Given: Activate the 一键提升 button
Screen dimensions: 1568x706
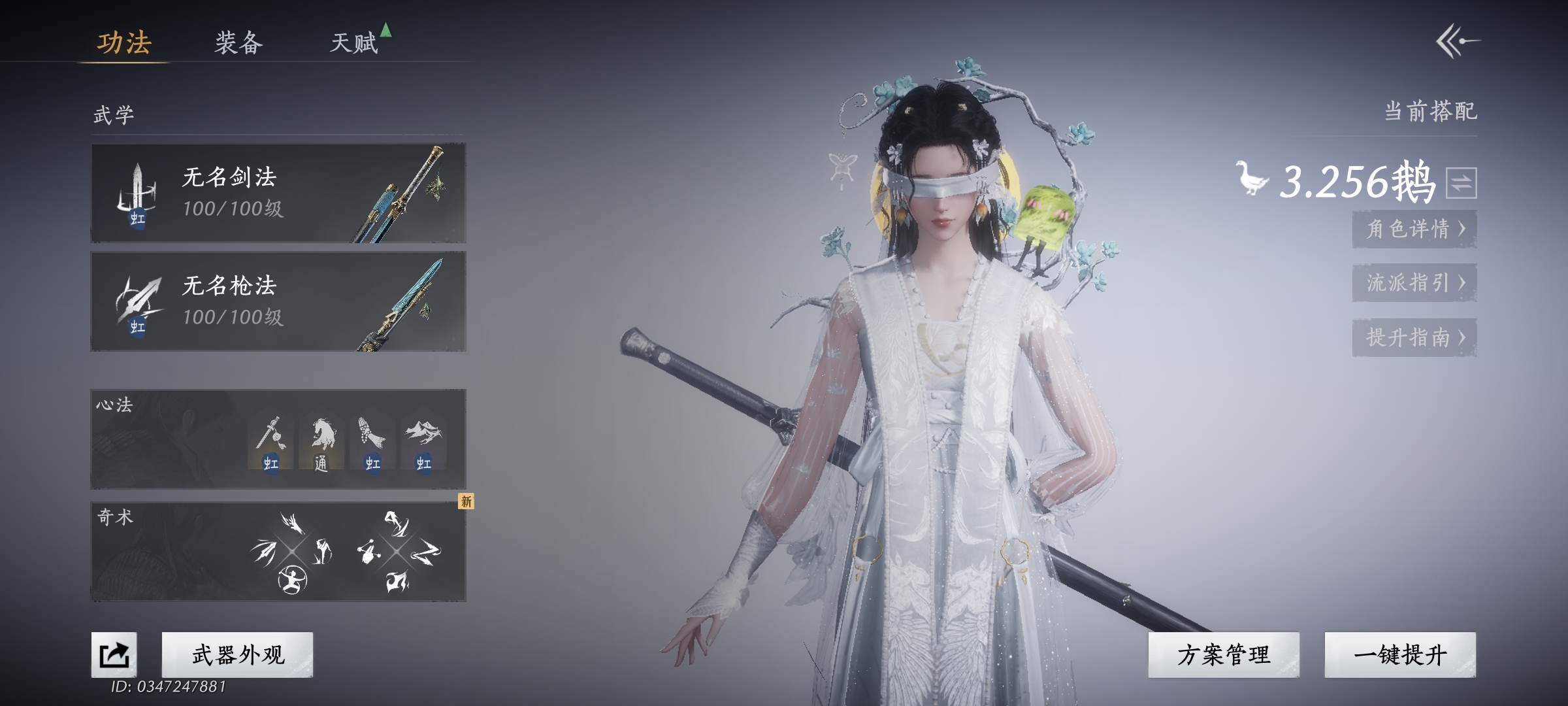Looking at the screenshot, I should (x=1400, y=654).
